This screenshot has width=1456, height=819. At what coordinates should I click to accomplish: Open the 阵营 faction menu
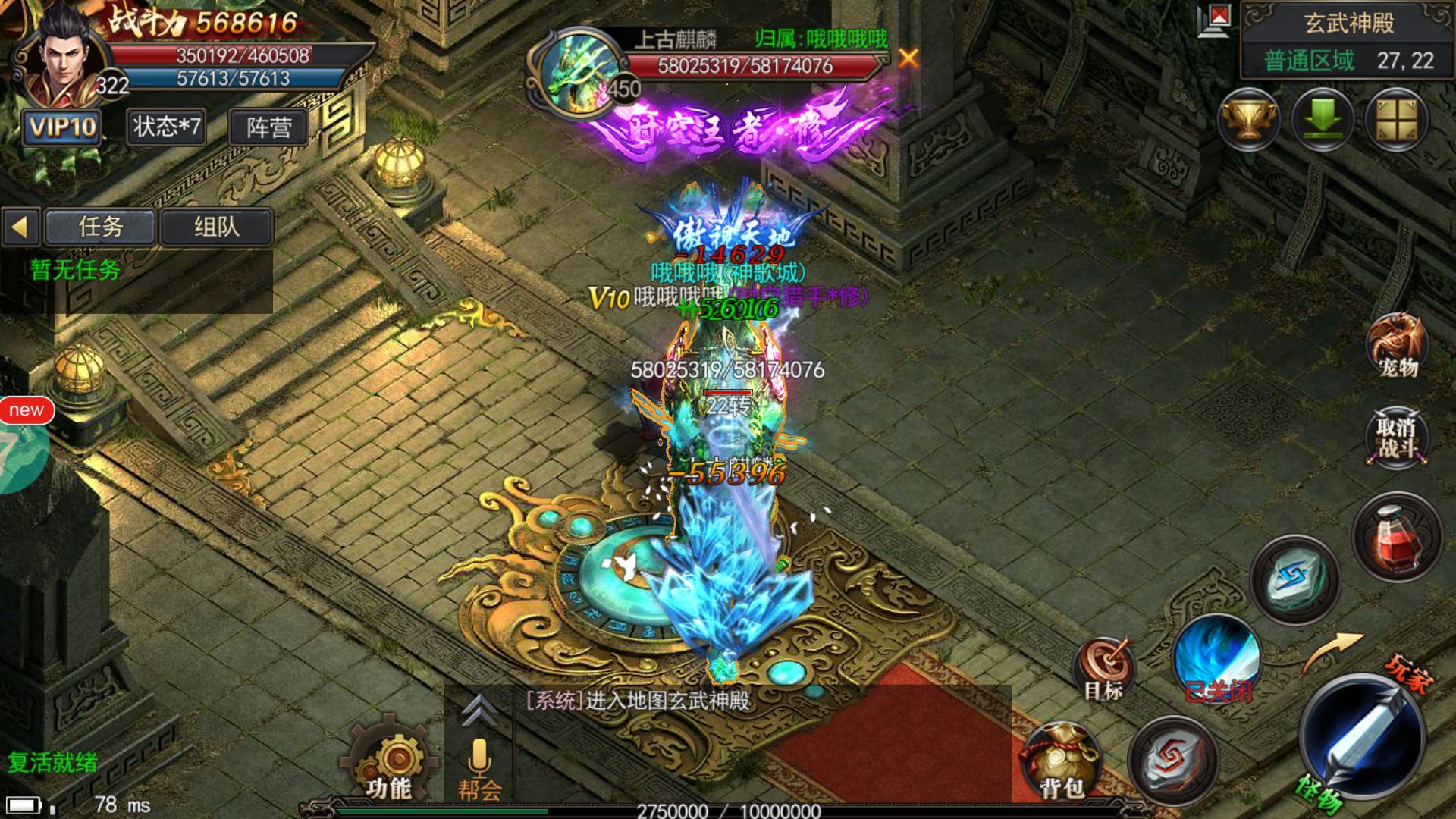point(268,127)
